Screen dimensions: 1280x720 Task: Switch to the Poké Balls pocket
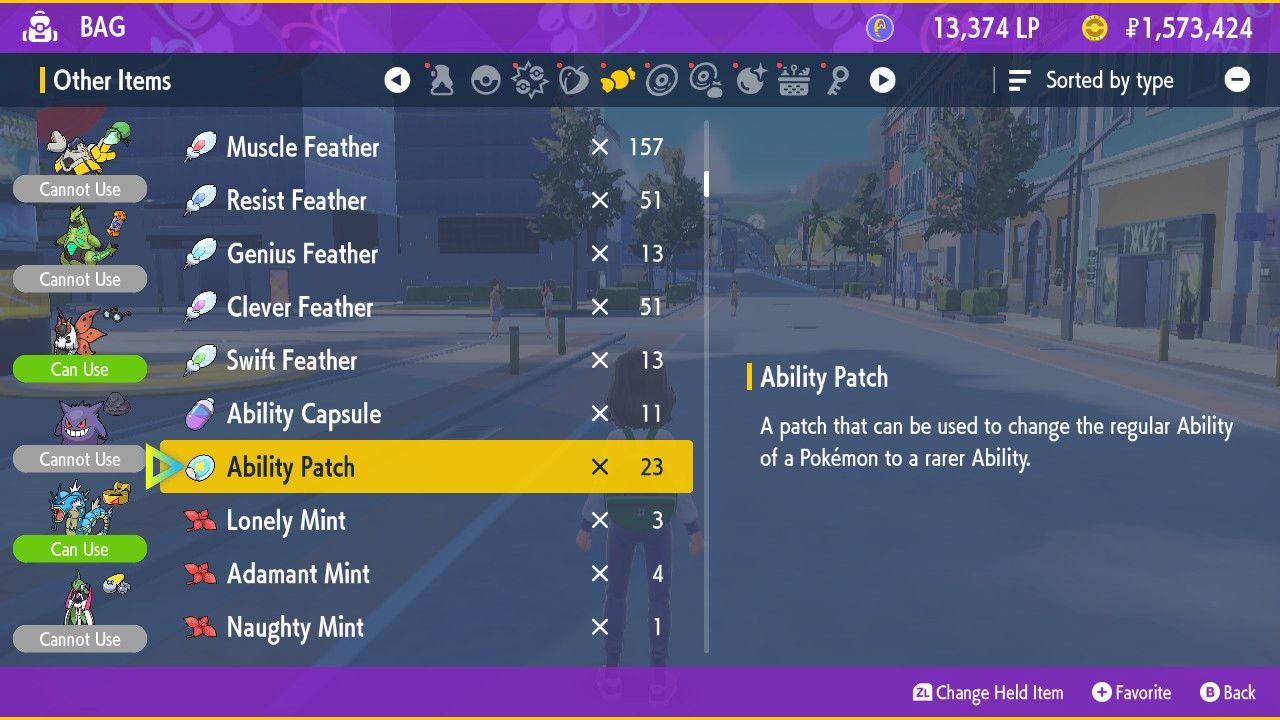click(486, 80)
